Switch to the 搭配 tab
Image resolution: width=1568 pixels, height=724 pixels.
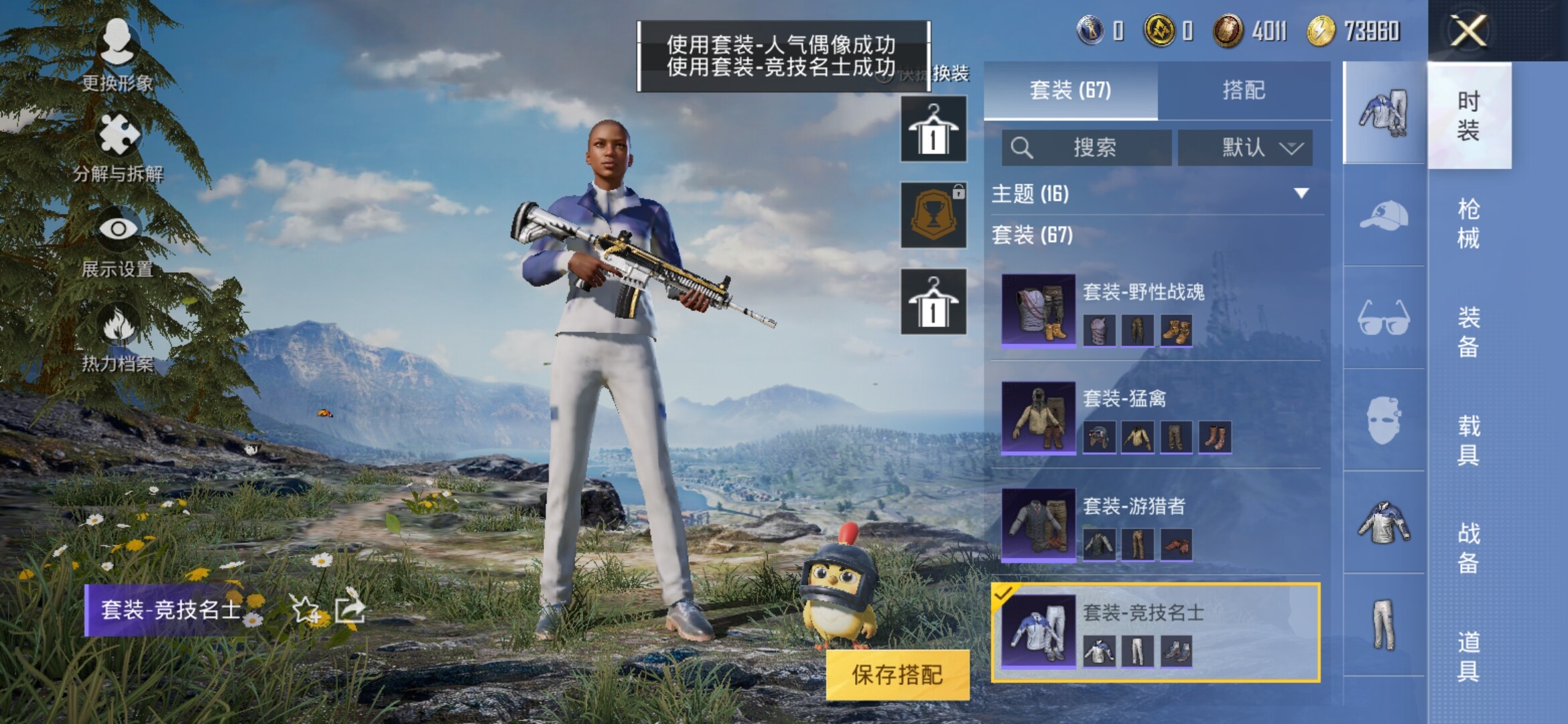(x=1243, y=90)
